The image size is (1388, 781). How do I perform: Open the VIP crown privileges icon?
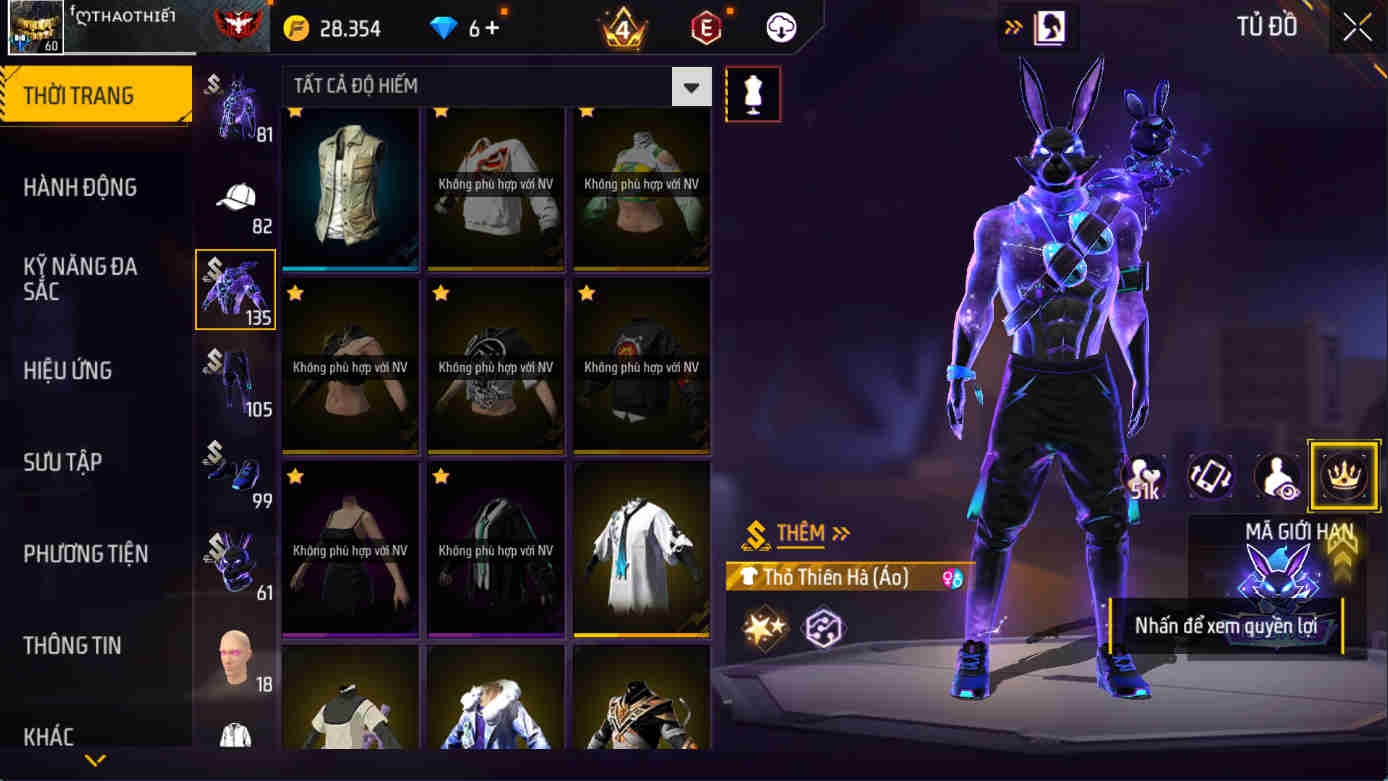[x=1344, y=476]
